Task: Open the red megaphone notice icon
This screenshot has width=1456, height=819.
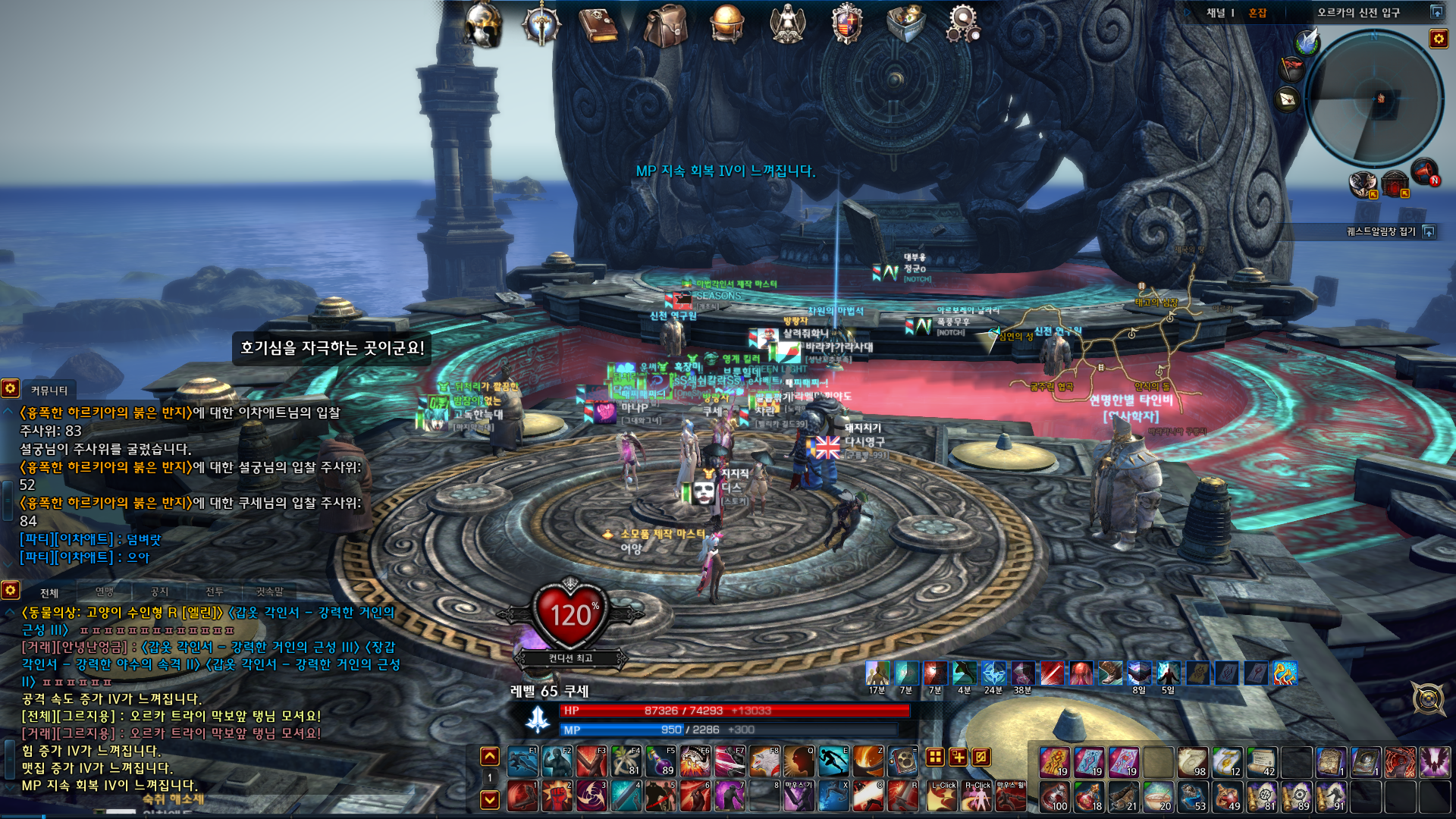Action: (1424, 171)
